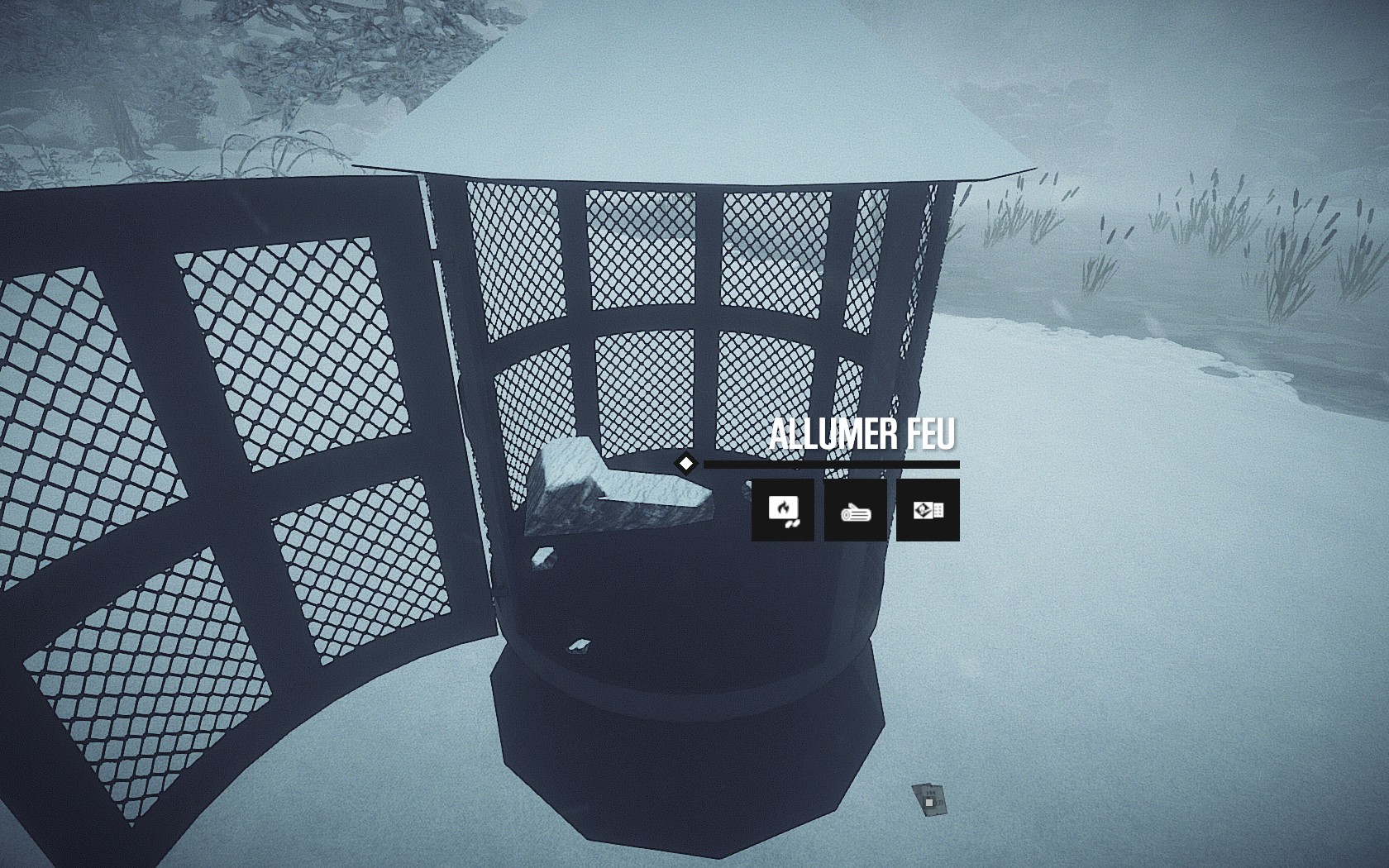Screen dimensions: 1389x868
Task: Choose the firewood log icon
Action: tap(855, 510)
